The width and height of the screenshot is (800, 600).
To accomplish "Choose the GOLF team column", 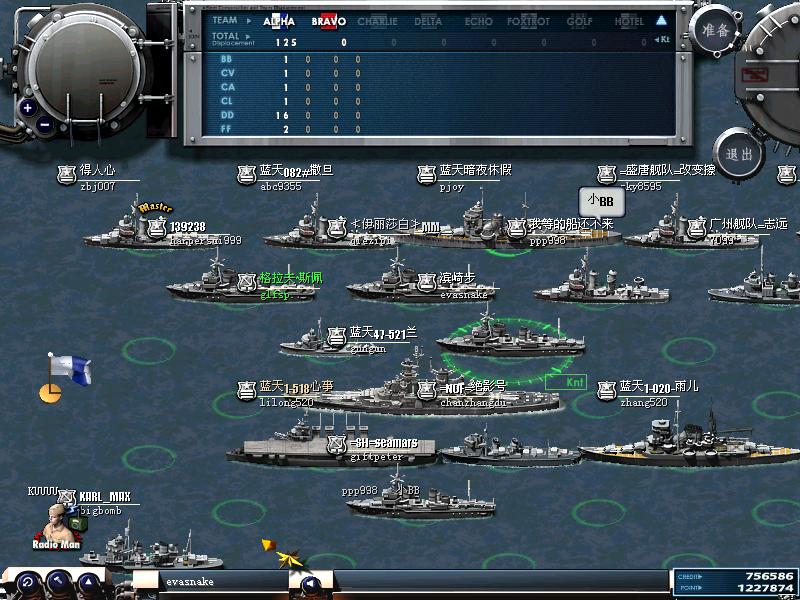I will 580,21.
